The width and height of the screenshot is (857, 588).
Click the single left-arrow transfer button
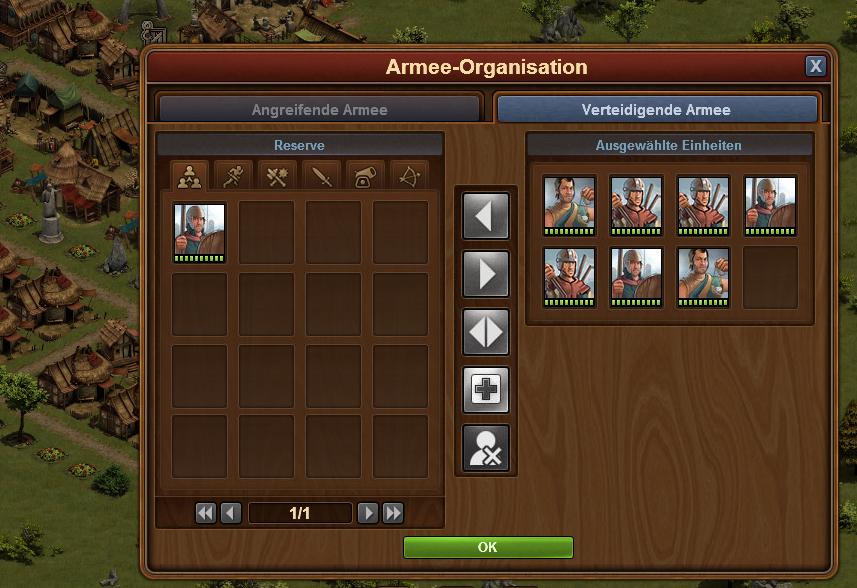(486, 216)
